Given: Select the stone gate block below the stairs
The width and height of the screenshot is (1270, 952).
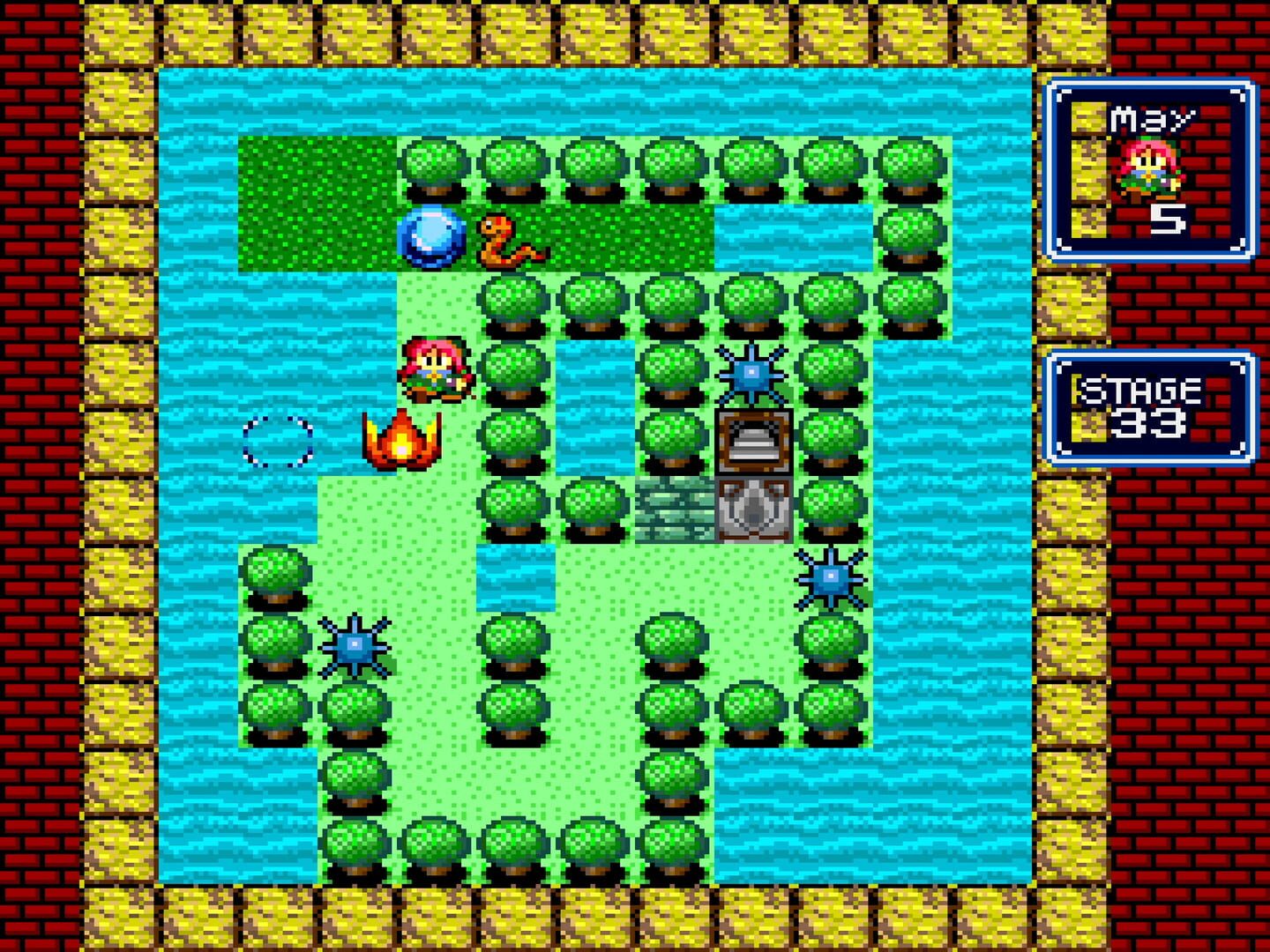Looking at the screenshot, I should (752, 509).
